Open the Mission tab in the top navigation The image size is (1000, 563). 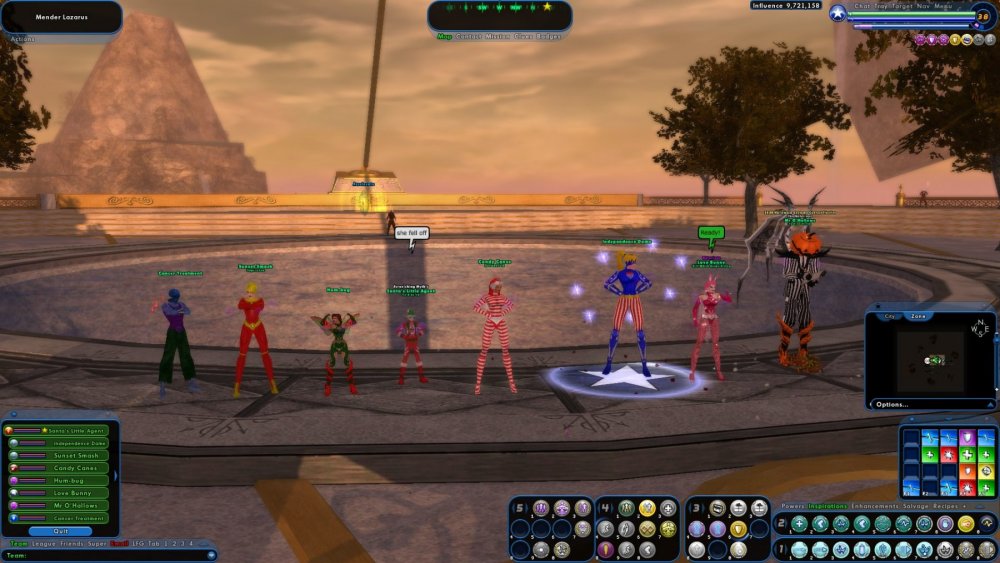(497, 36)
